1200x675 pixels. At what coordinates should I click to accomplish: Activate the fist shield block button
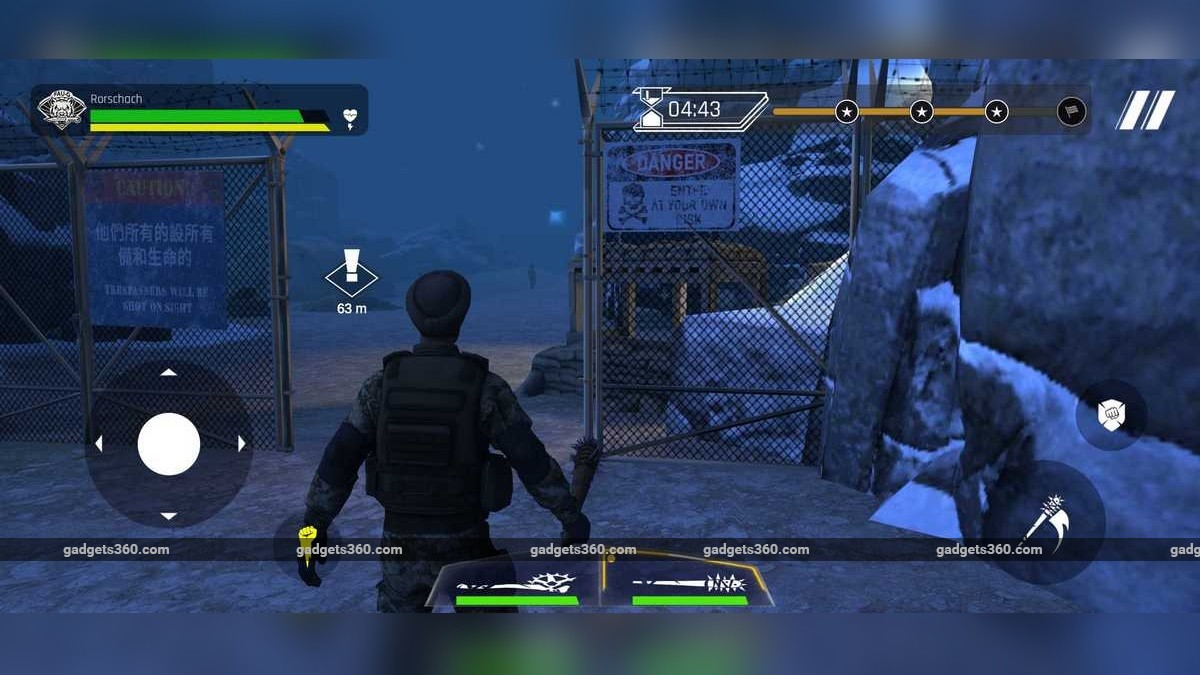[x=1110, y=414]
